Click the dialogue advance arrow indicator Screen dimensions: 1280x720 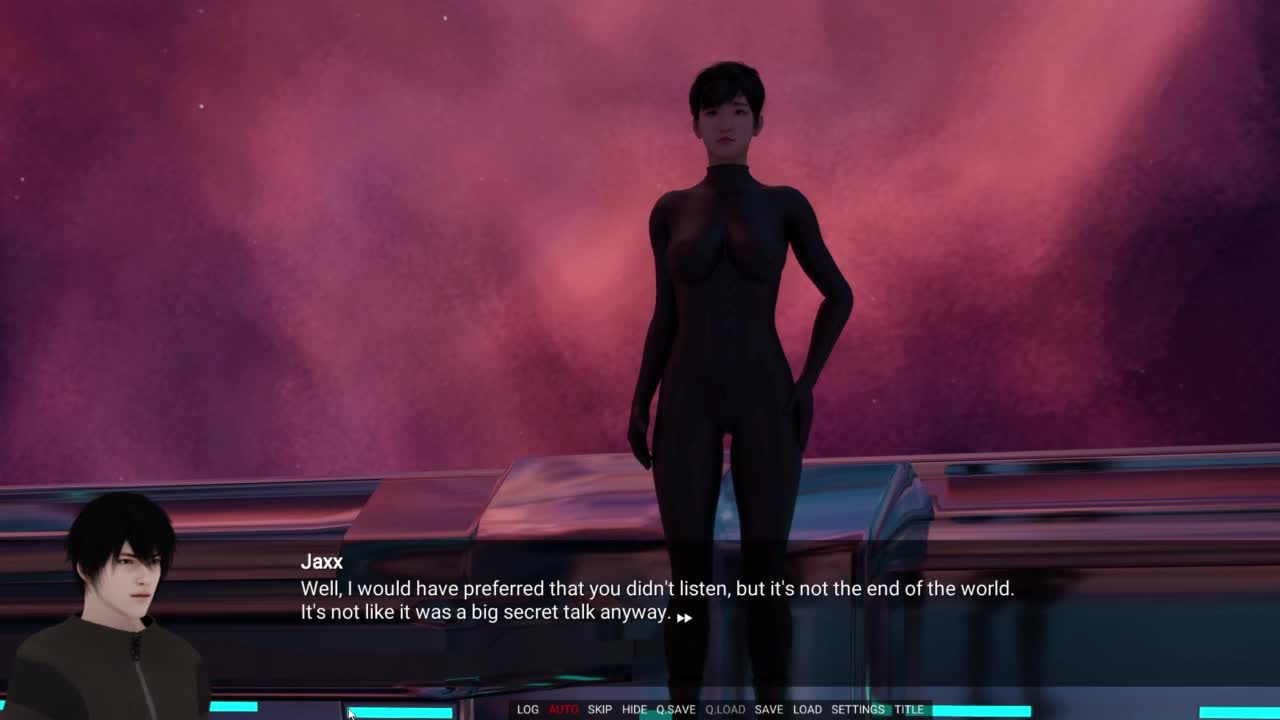(x=684, y=618)
